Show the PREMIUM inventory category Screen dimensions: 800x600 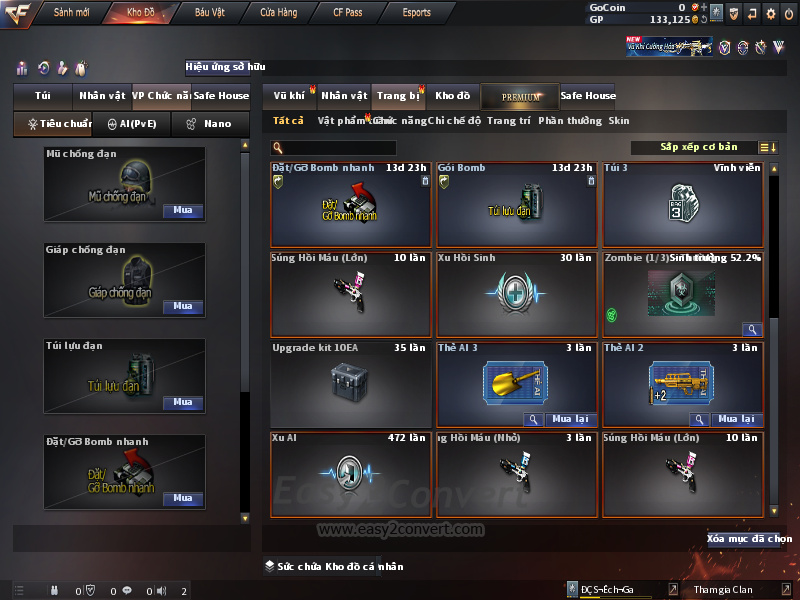click(x=520, y=96)
